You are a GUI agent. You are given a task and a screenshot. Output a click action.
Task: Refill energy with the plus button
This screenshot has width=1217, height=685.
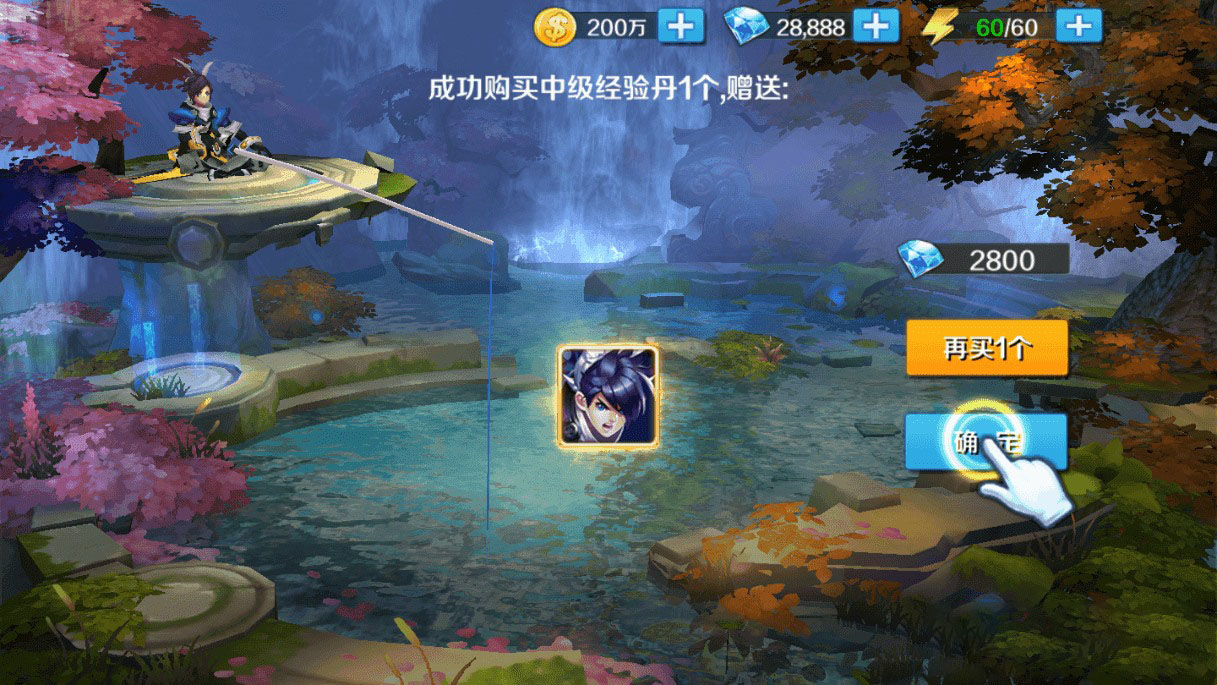coord(1078,26)
